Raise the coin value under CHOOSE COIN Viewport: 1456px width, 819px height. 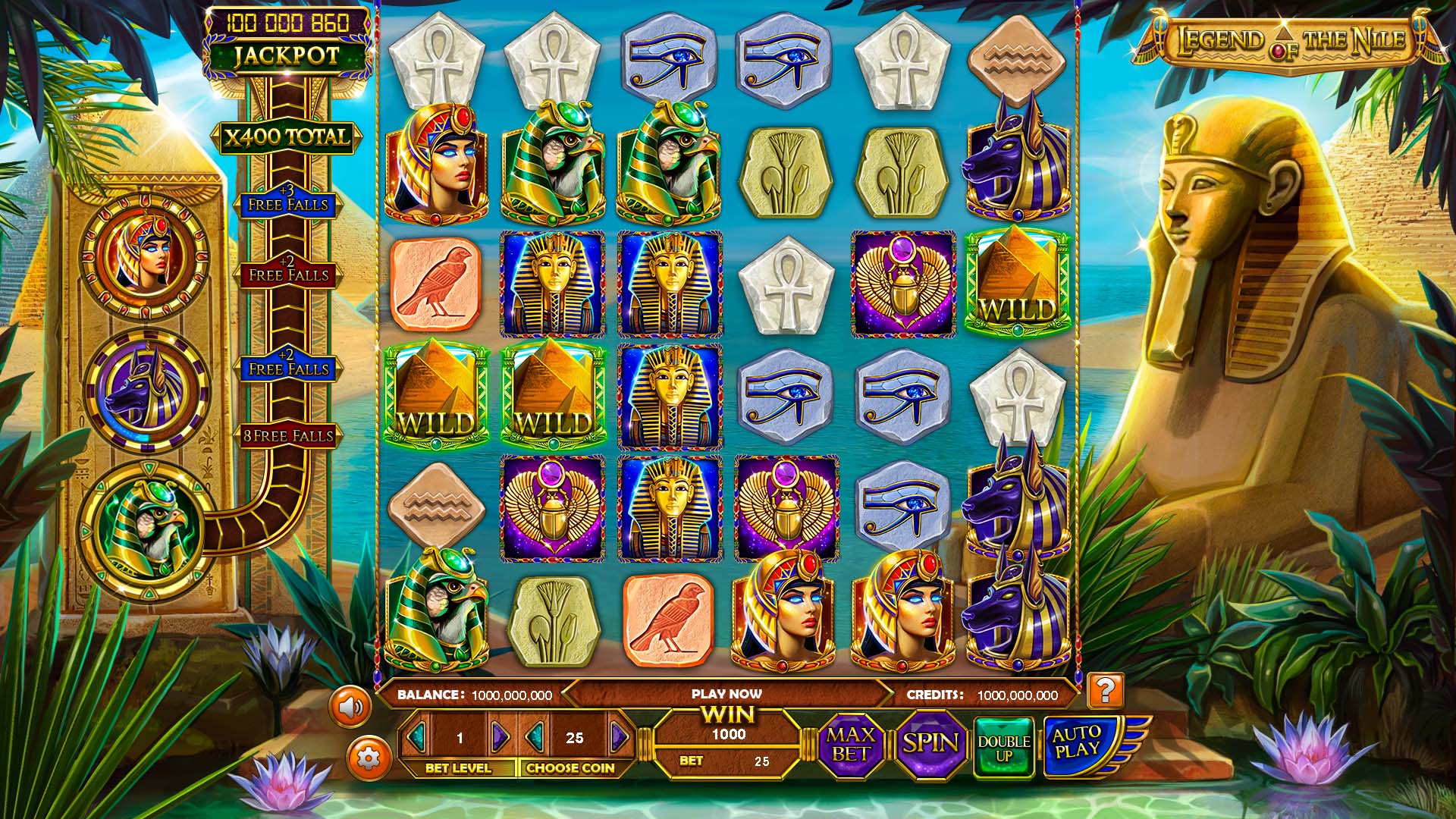click(x=619, y=736)
